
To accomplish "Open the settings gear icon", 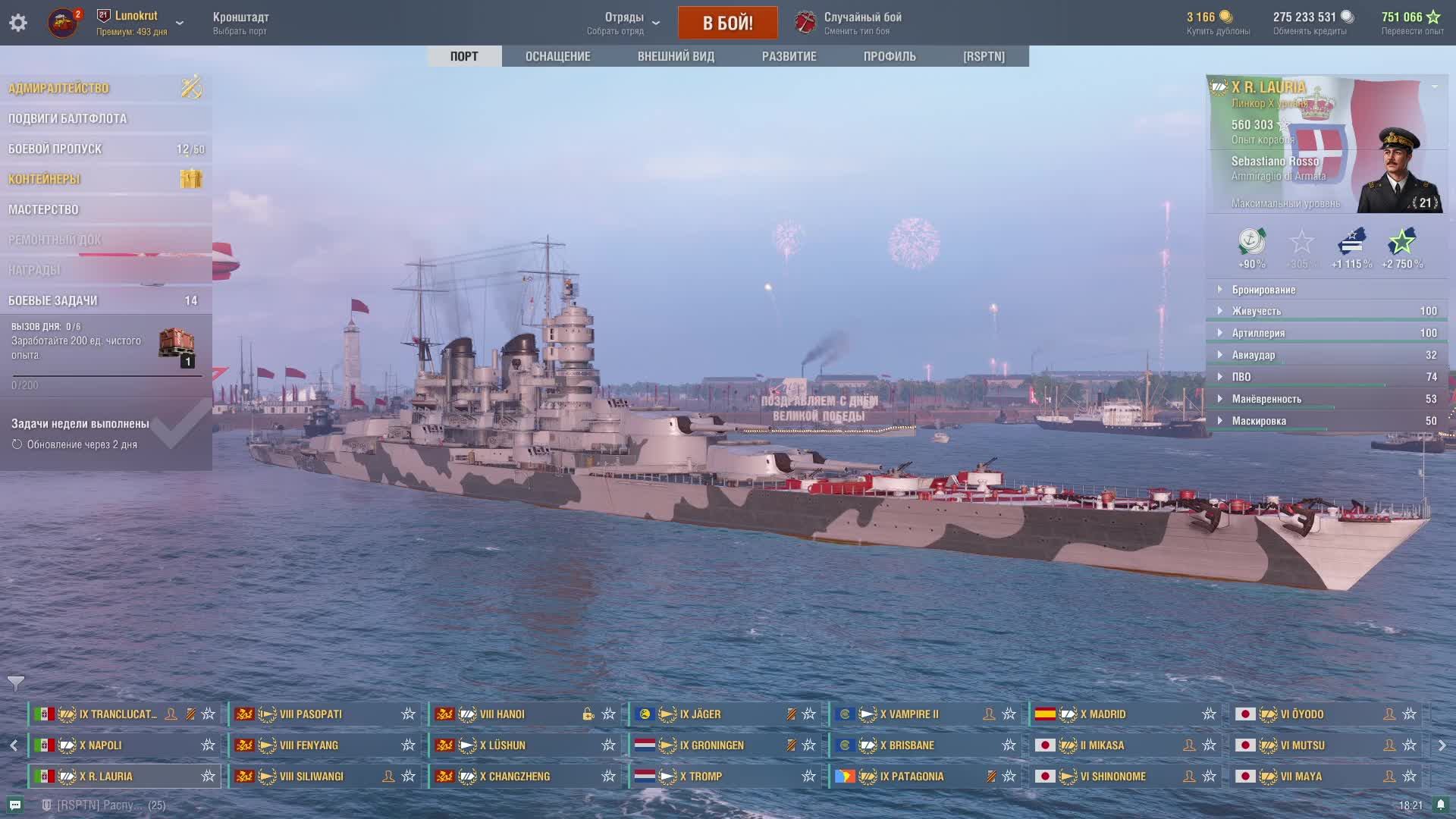I will point(18,23).
